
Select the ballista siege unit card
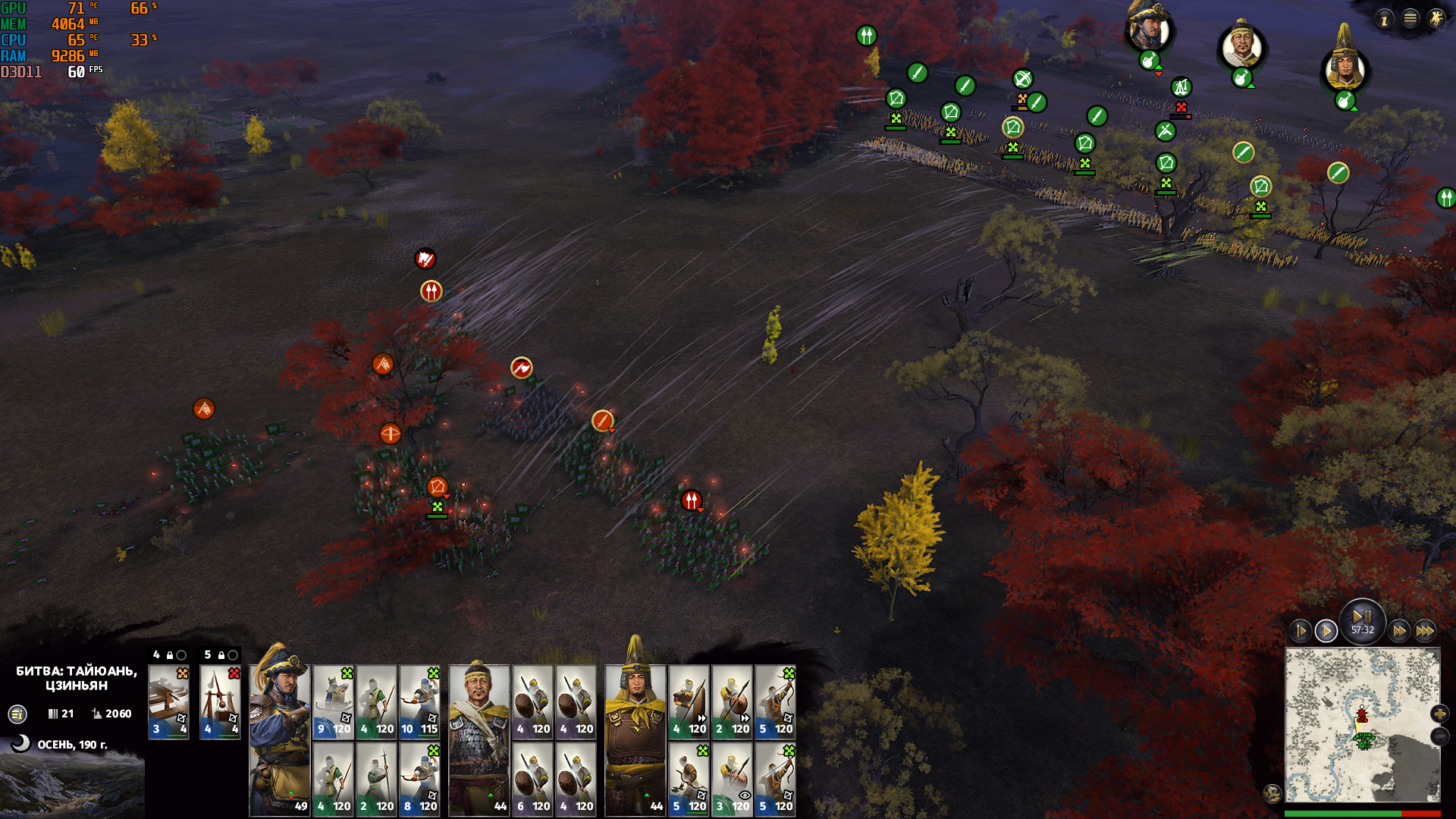[x=168, y=701]
